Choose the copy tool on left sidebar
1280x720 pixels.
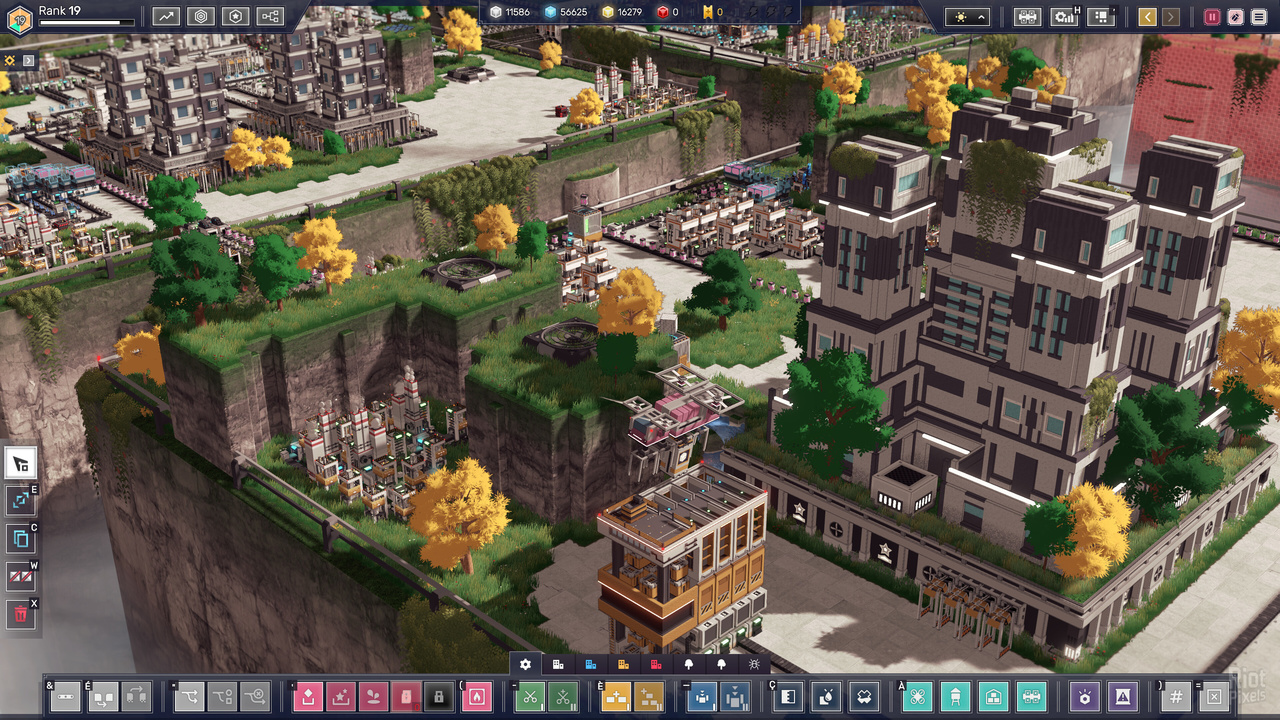(x=21, y=539)
